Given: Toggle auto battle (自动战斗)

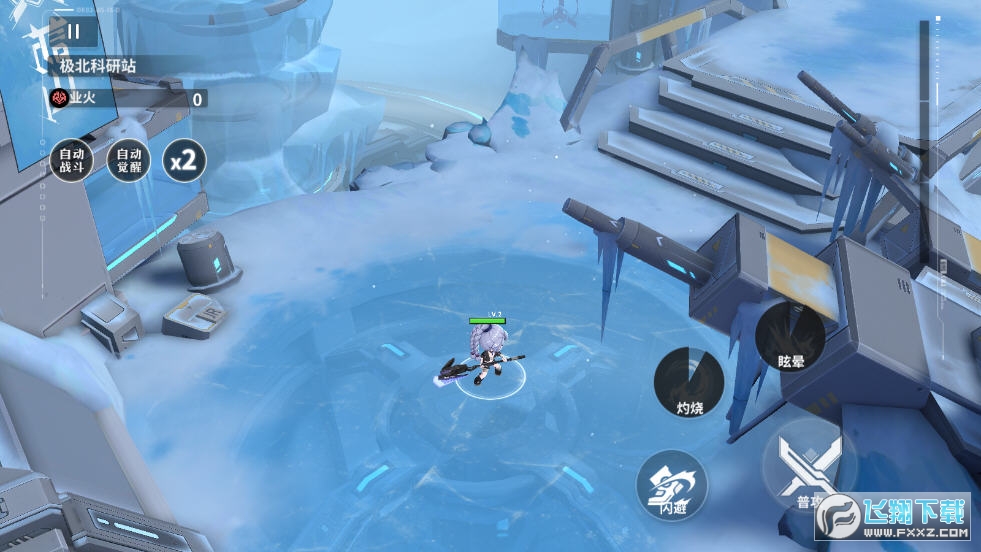Looking at the screenshot, I should coord(71,160).
